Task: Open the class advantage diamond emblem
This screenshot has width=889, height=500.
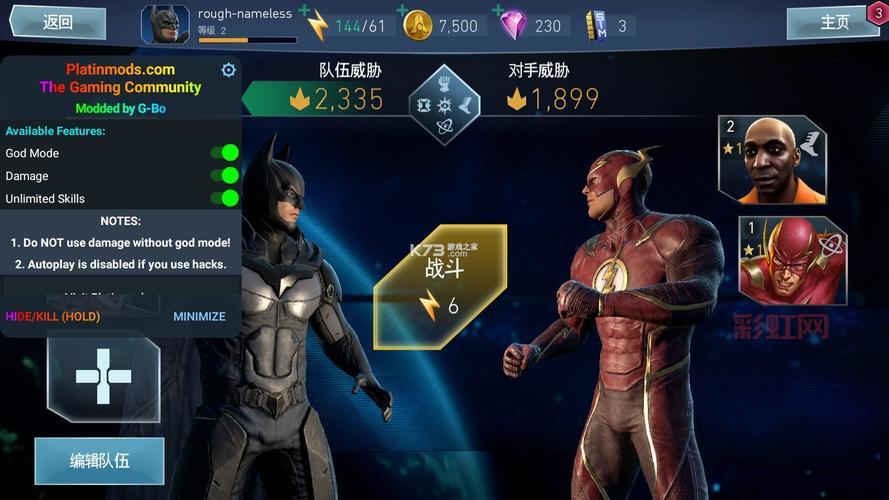Action: [444, 104]
